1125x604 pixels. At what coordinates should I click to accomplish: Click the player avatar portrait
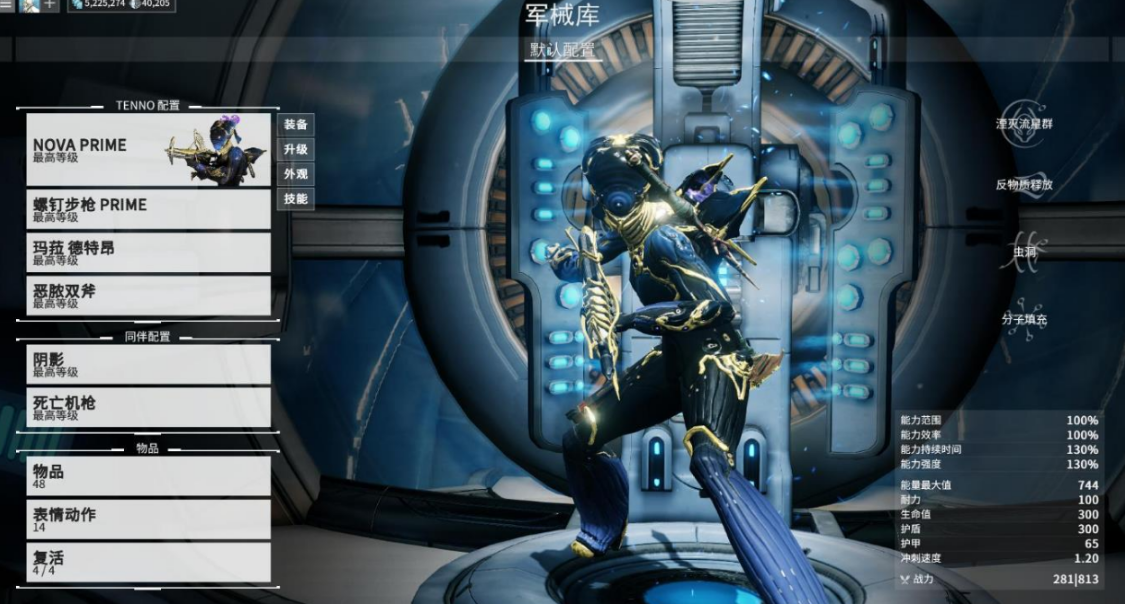(x=29, y=5)
